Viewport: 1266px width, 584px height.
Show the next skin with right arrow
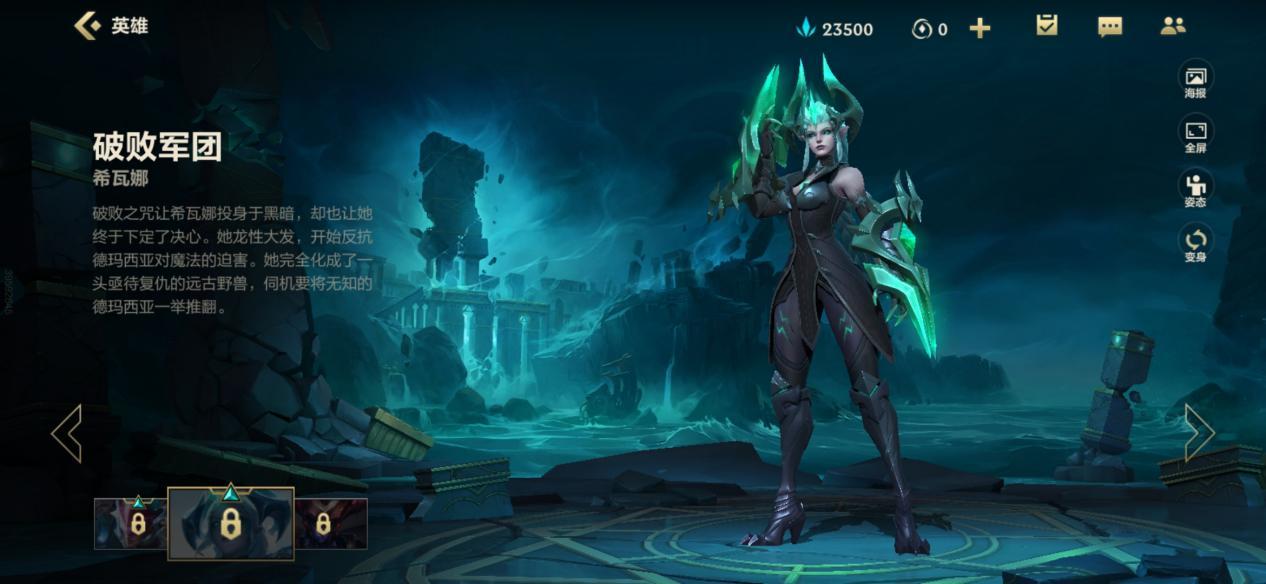pos(1199,433)
